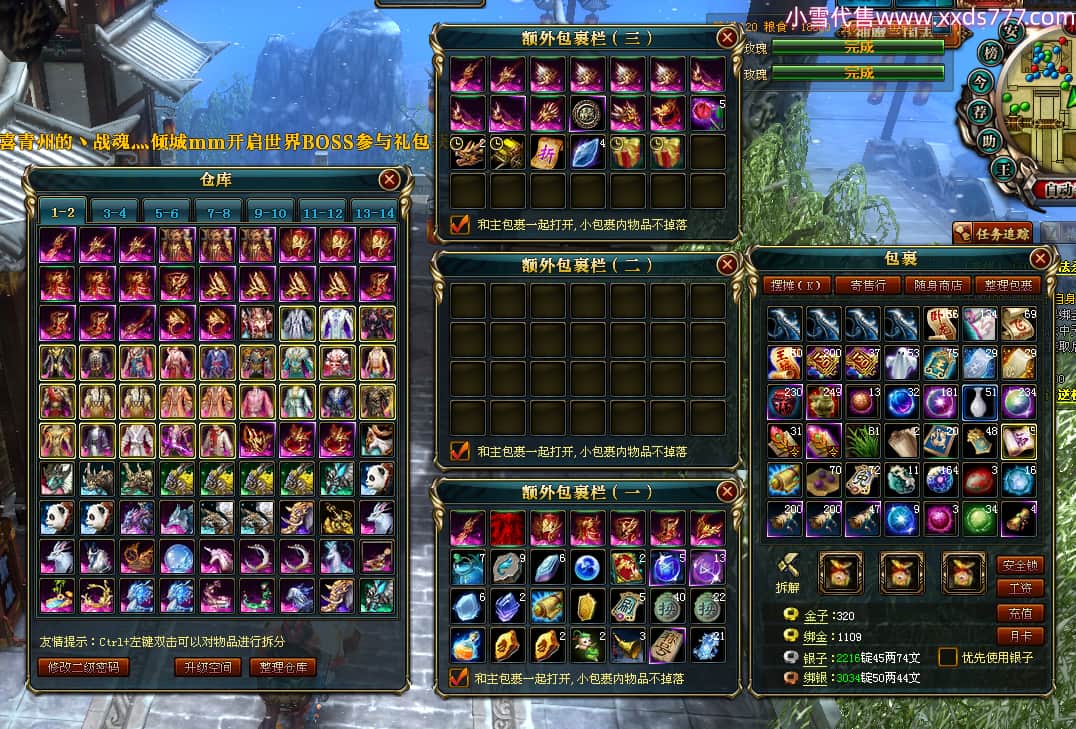Viewport: 1076px width, 729px height.
Task: Open the 安全锁 safety lock
Action: (1020, 564)
